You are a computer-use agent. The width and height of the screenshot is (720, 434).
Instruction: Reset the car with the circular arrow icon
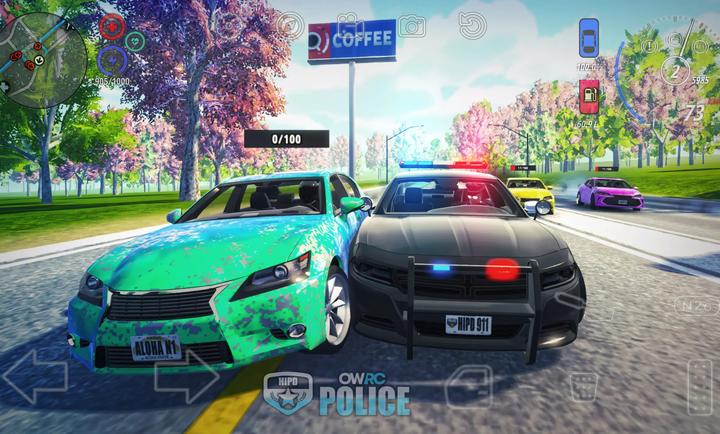click(x=472, y=25)
